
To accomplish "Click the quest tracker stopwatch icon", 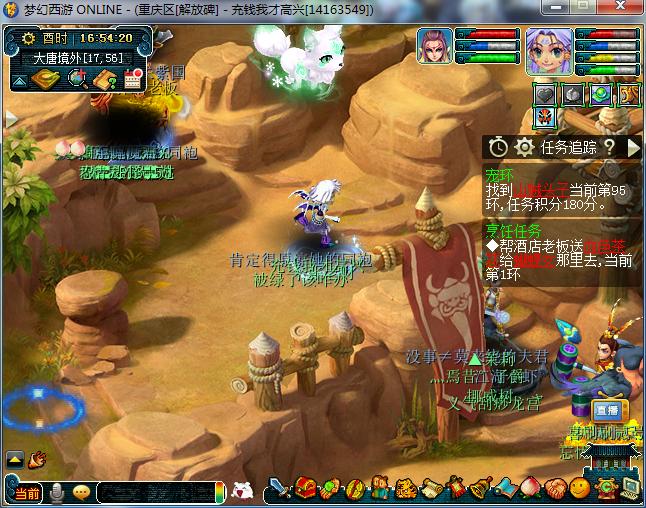I will pyautogui.click(x=498, y=147).
